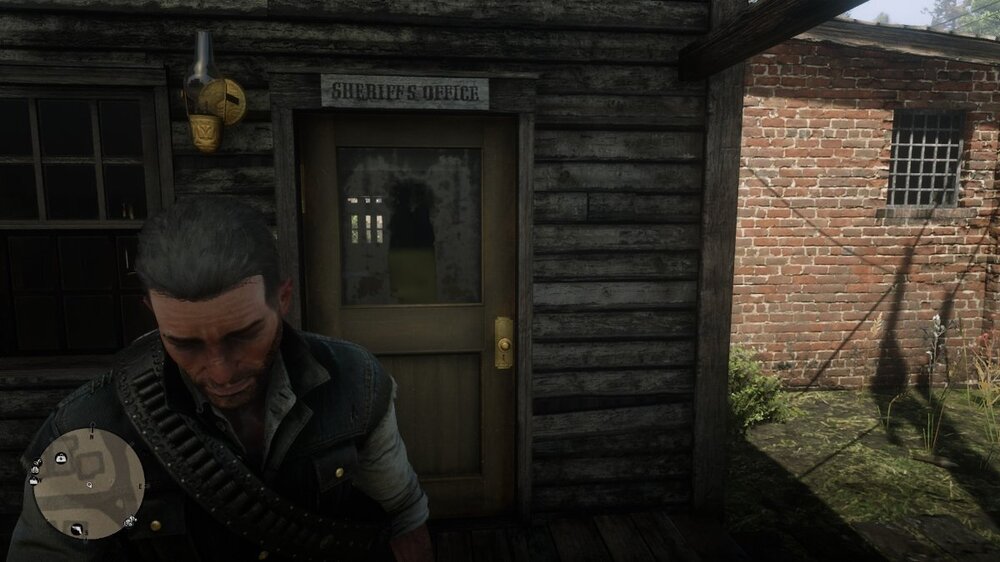
Task: Select the doctor's bag marker on the minimap
Action: (x=61, y=457)
